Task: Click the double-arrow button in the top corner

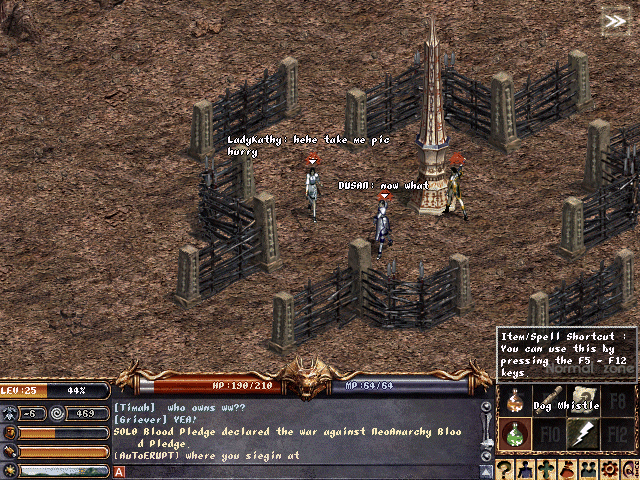Action: (x=613, y=21)
